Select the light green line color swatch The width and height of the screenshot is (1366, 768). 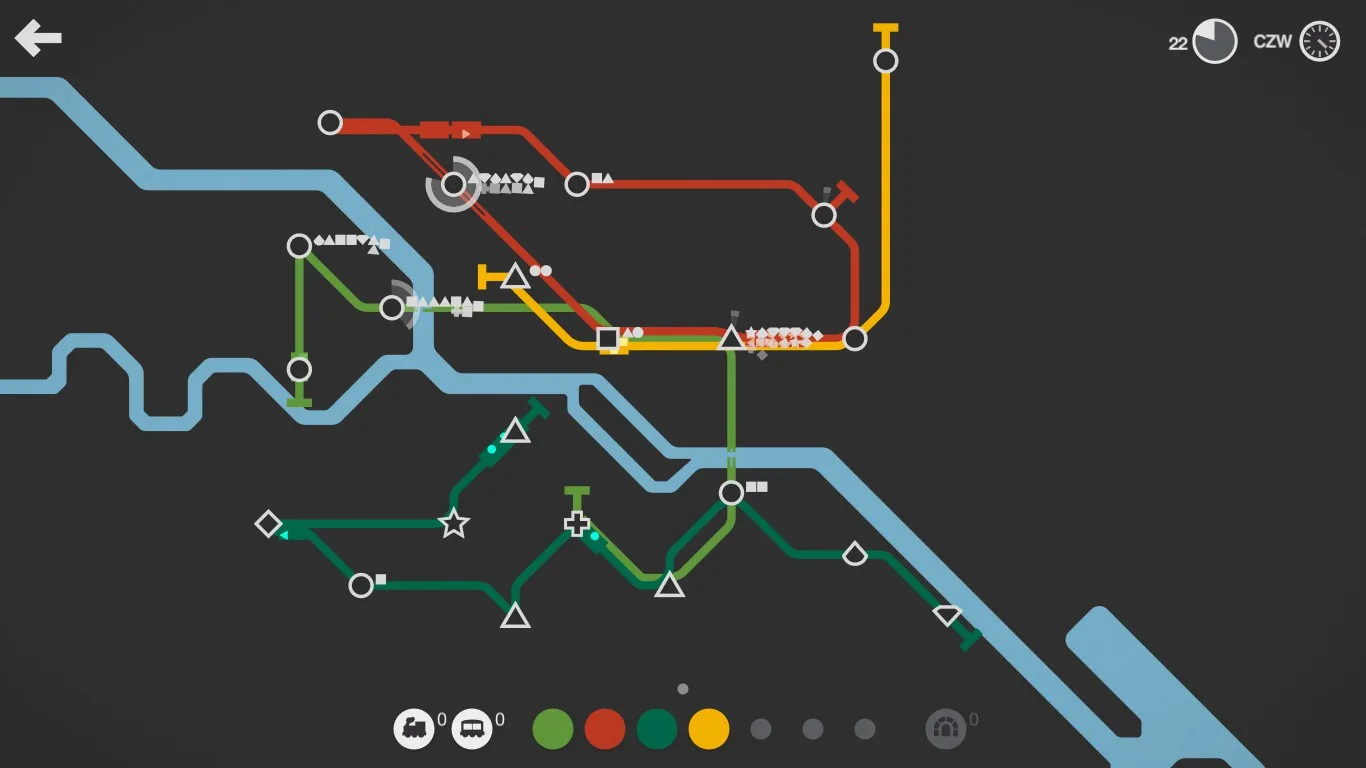click(552, 728)
